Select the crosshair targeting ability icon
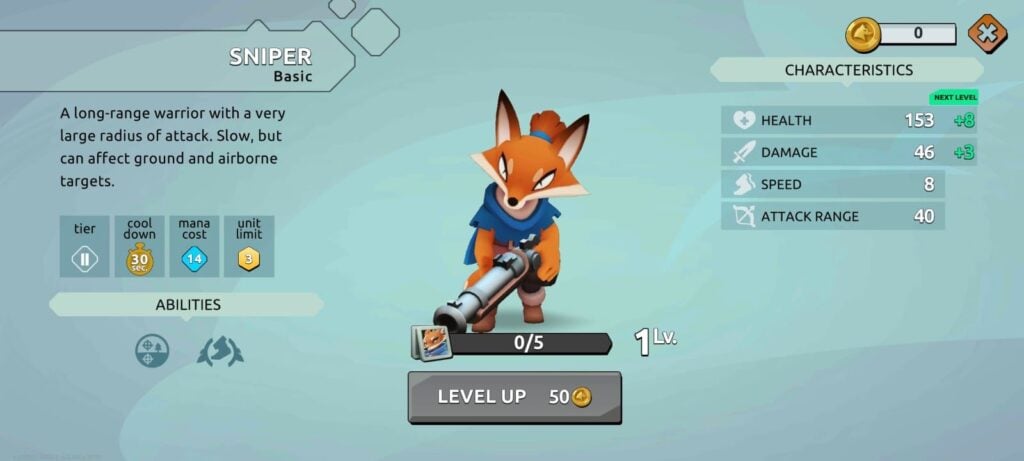This screenshot has width=1024, height=461. [x=152, y=350]
